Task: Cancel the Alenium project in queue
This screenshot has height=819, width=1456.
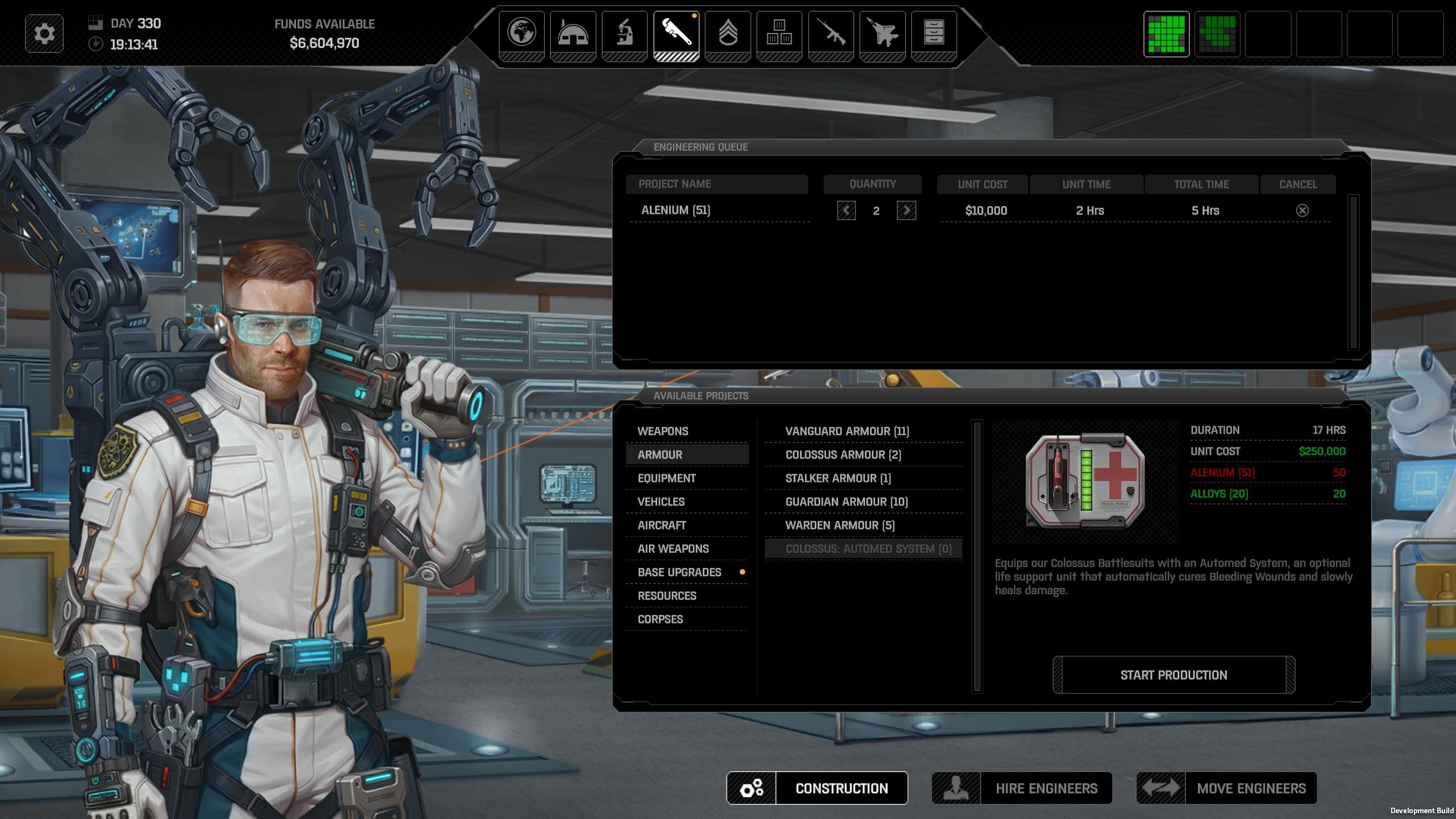Action: [x=1302, y=210]
